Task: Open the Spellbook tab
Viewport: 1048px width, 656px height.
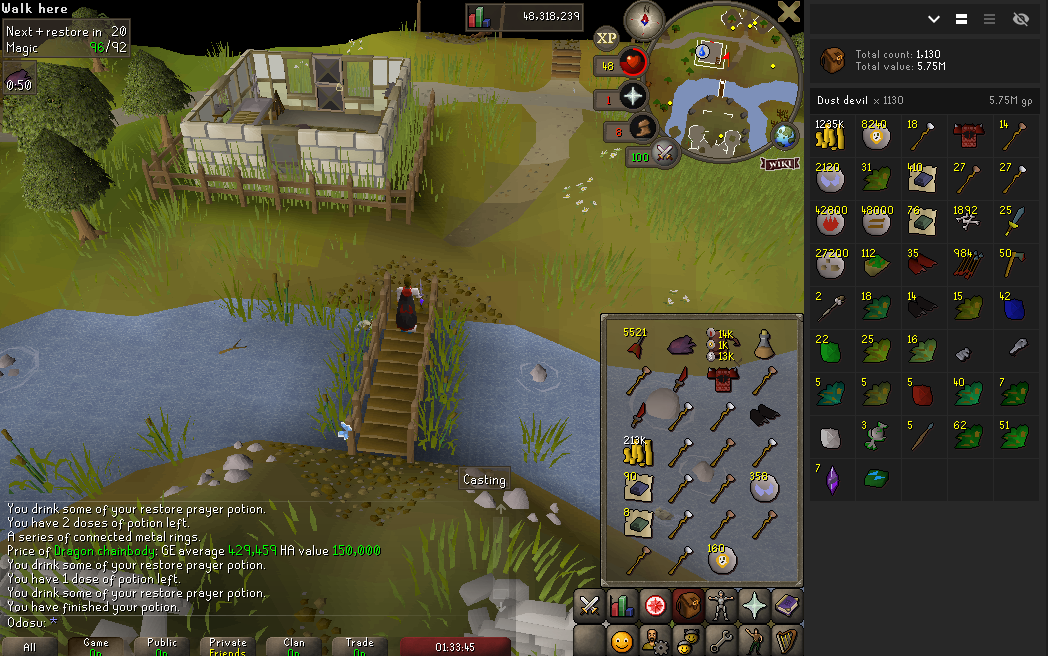Action: (x=786, y=606)
